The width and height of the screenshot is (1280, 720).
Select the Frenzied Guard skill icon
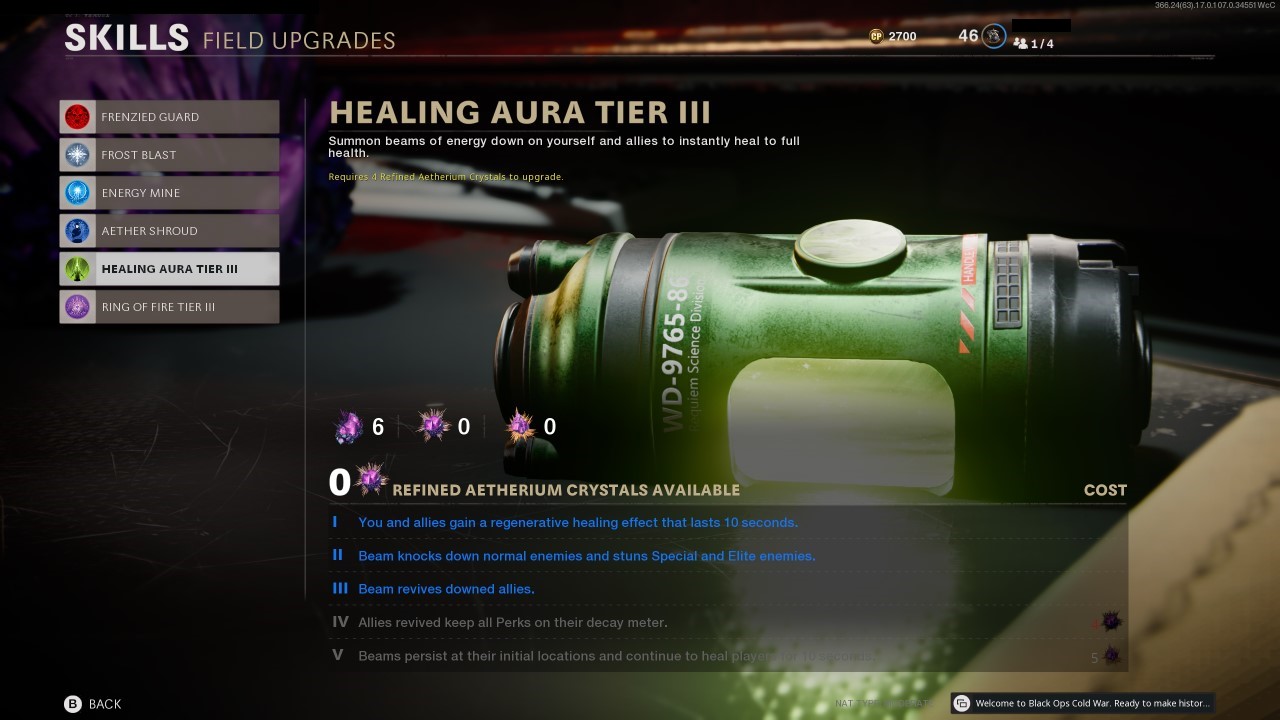coord(77,116)
